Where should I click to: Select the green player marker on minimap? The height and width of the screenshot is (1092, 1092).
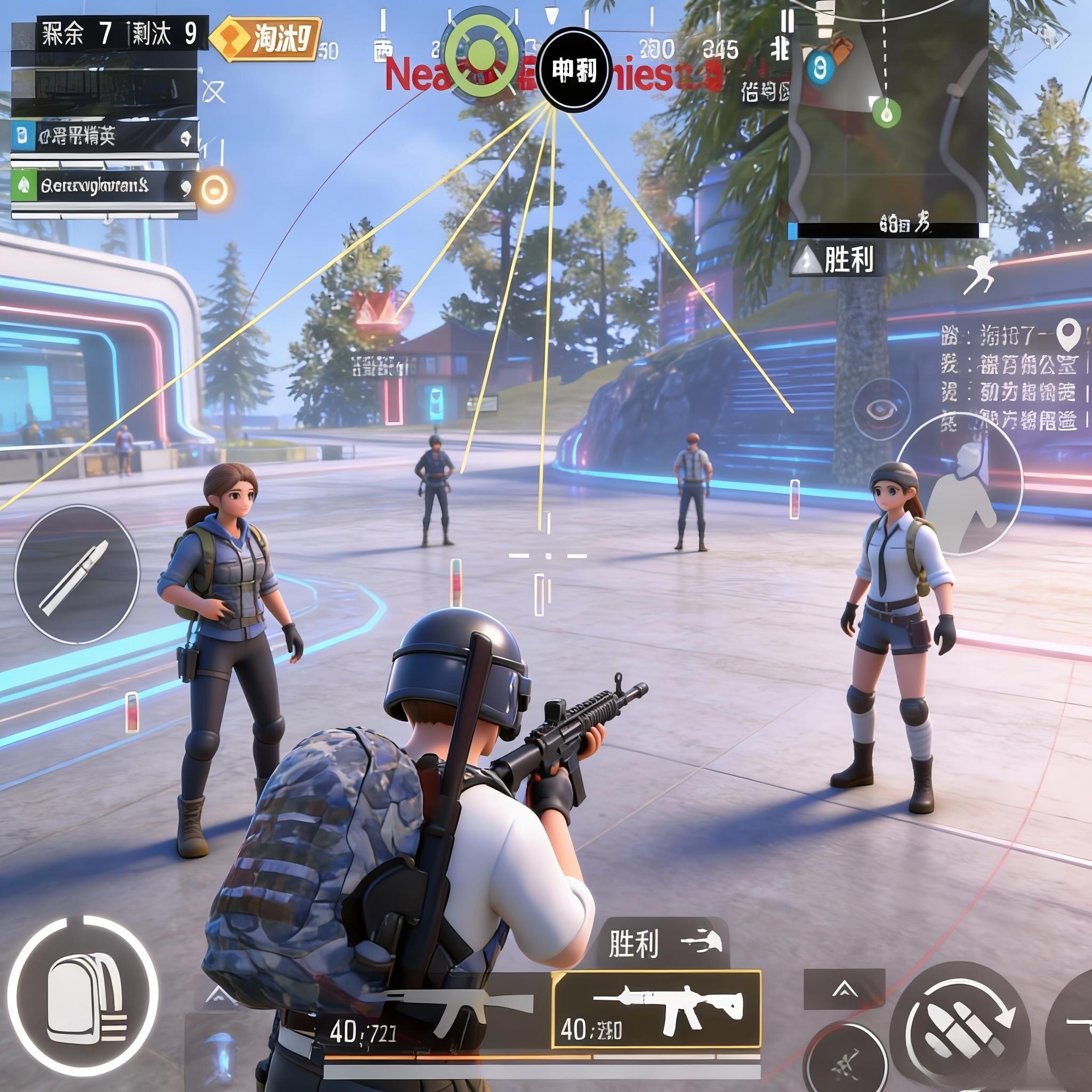[886, 113]
